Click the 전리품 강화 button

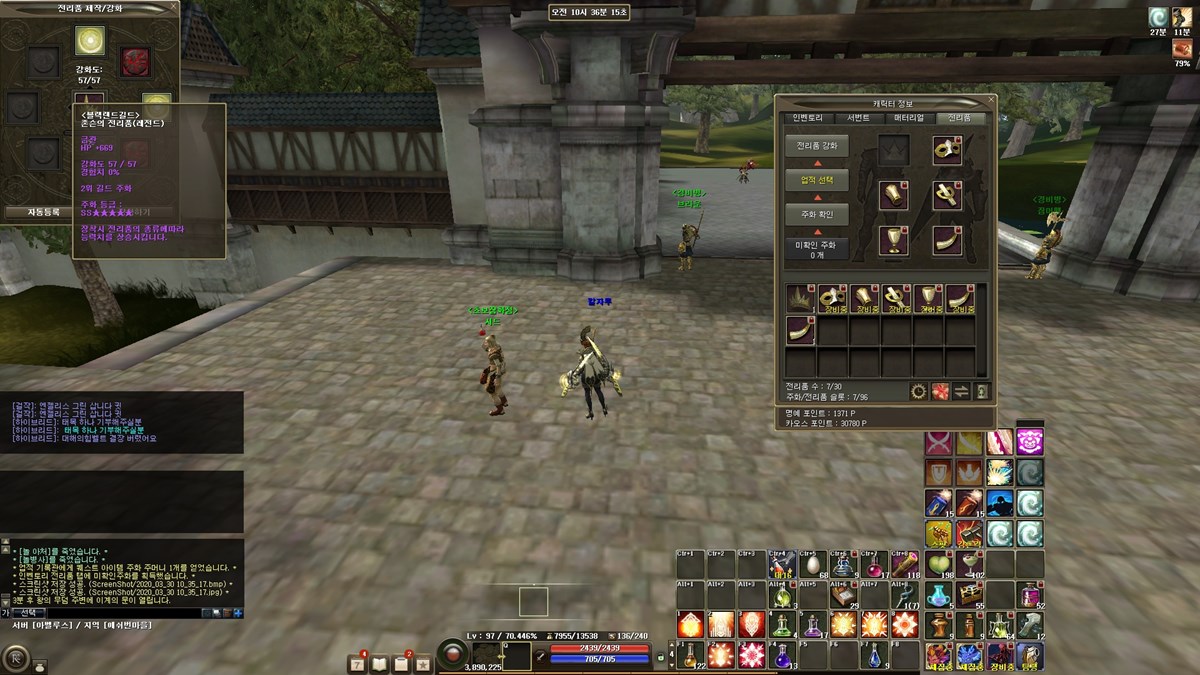click(x=817, y=146)
